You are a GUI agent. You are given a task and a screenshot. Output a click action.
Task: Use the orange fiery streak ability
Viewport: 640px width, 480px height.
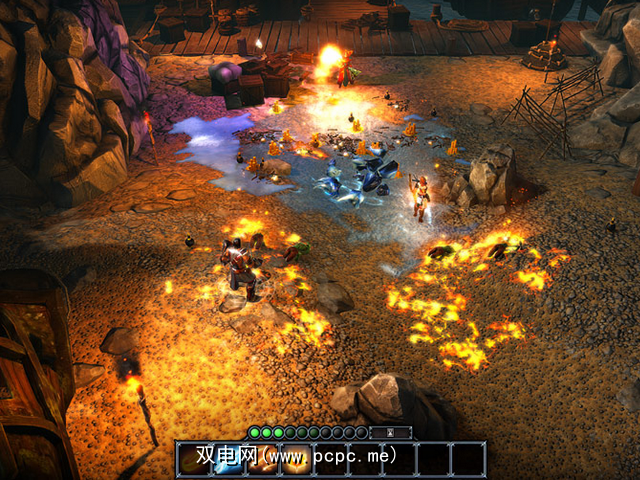point(262,459)
